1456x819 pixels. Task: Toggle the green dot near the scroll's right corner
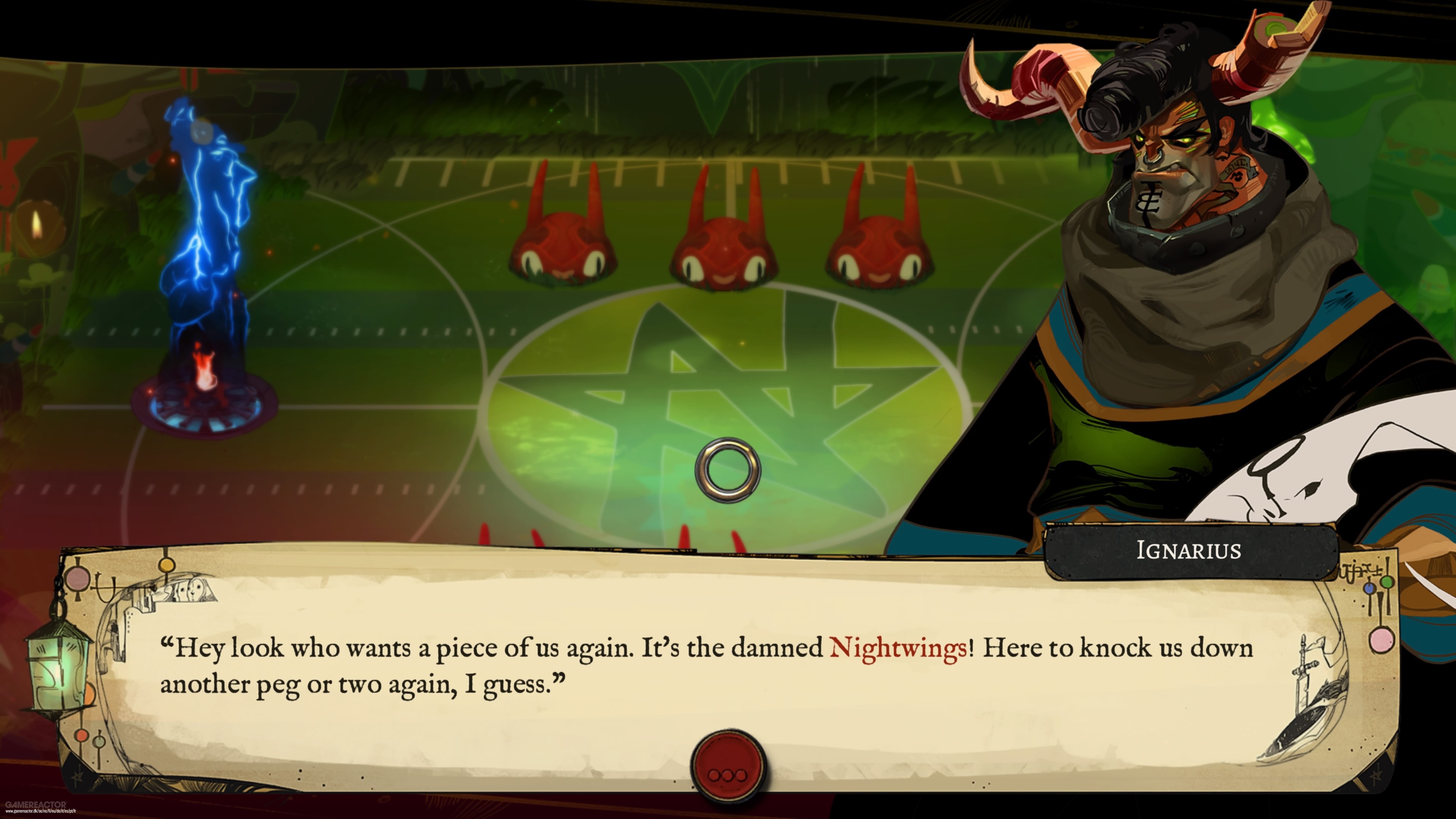point(1388,582)
